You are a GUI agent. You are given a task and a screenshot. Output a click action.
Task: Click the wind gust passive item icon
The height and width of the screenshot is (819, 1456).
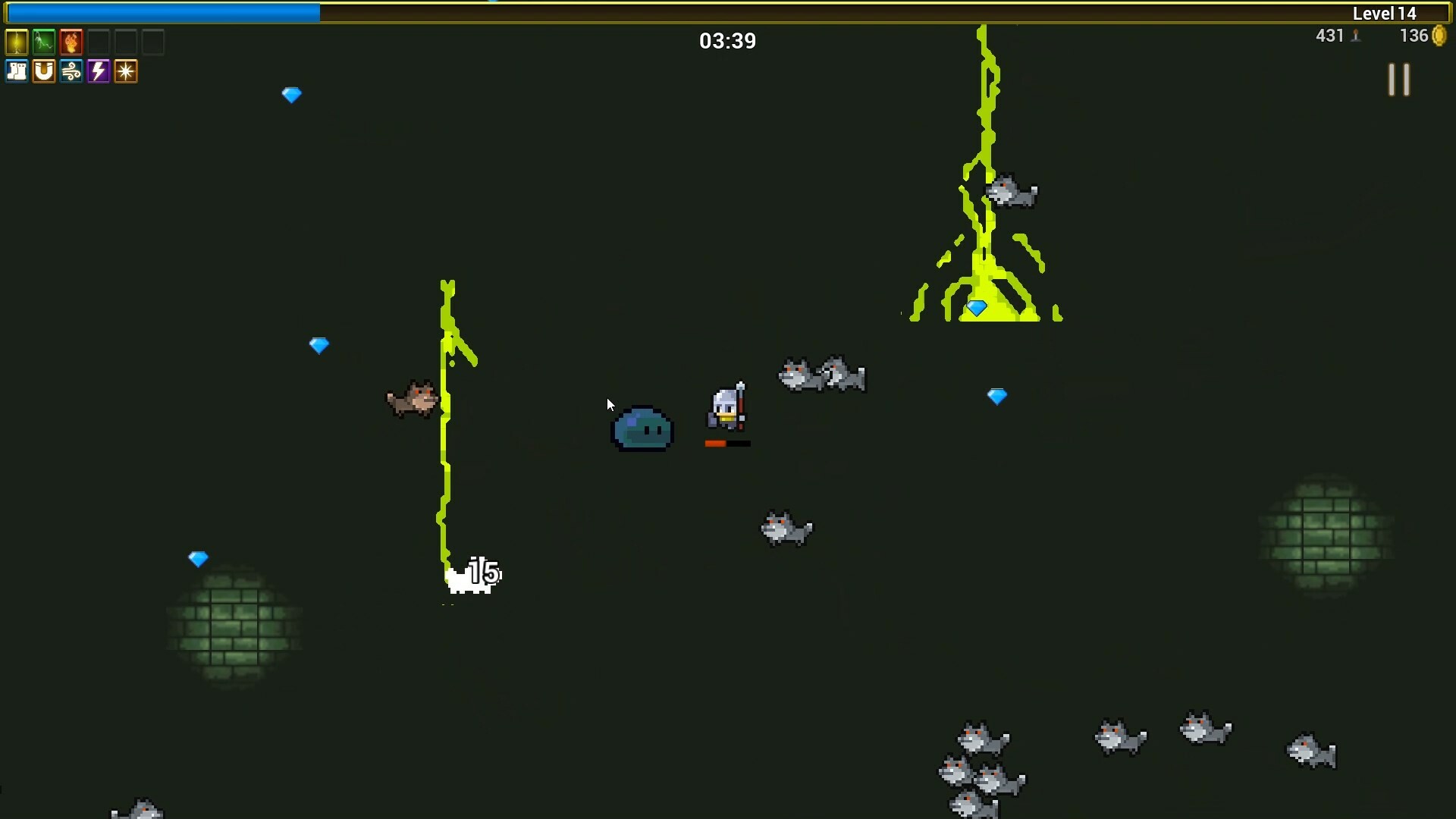[x=71, y=71]
